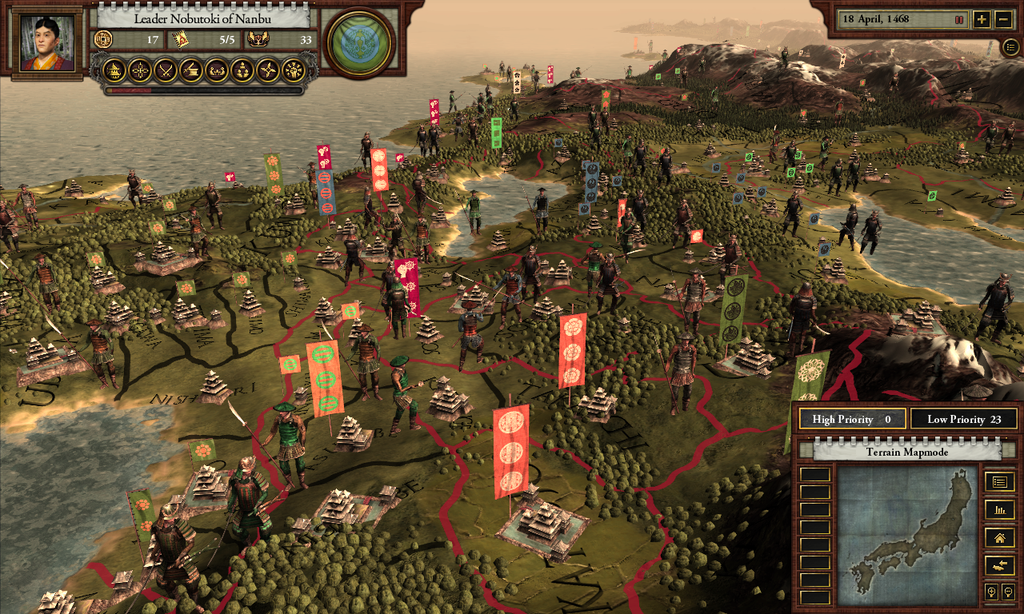Zoom out the map with magnifier minus
Viewport: 1024px width, 614px height.
1006,592
